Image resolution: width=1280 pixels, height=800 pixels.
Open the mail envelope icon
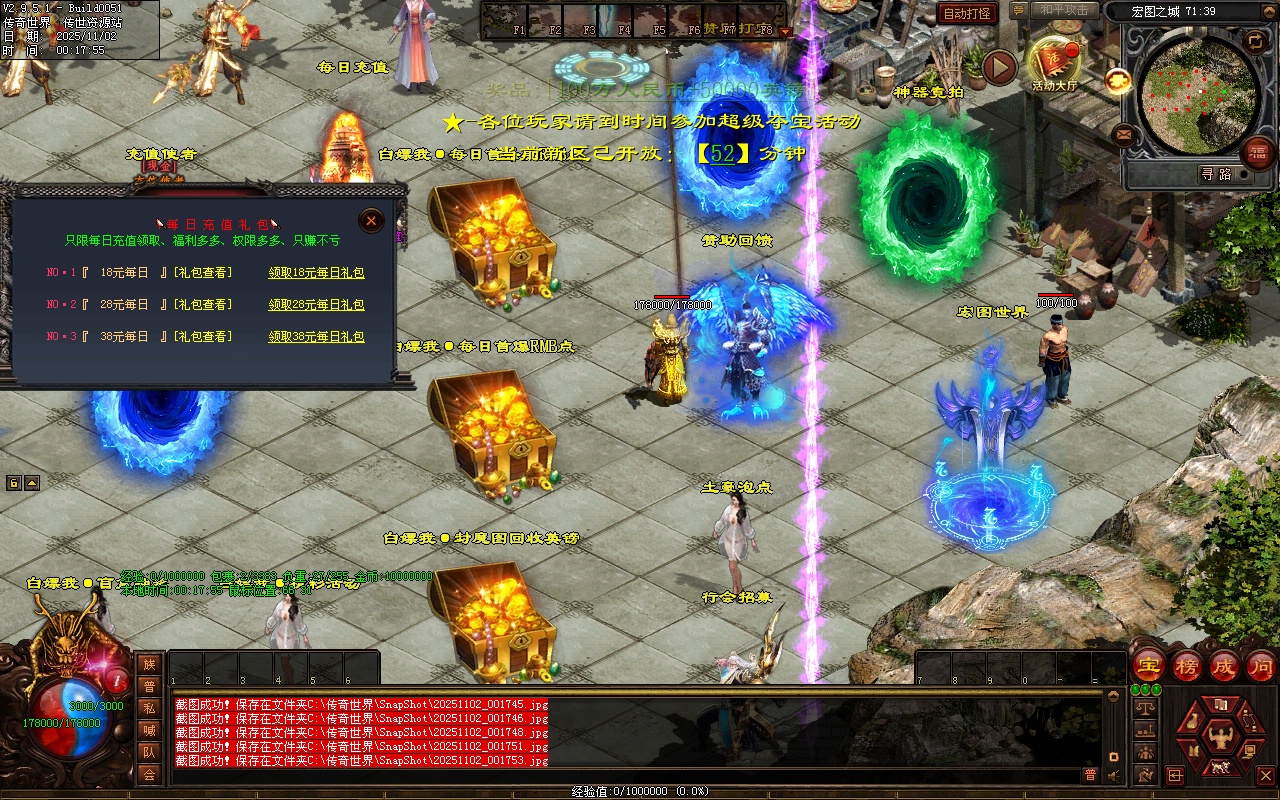(x=1124, y=133)
